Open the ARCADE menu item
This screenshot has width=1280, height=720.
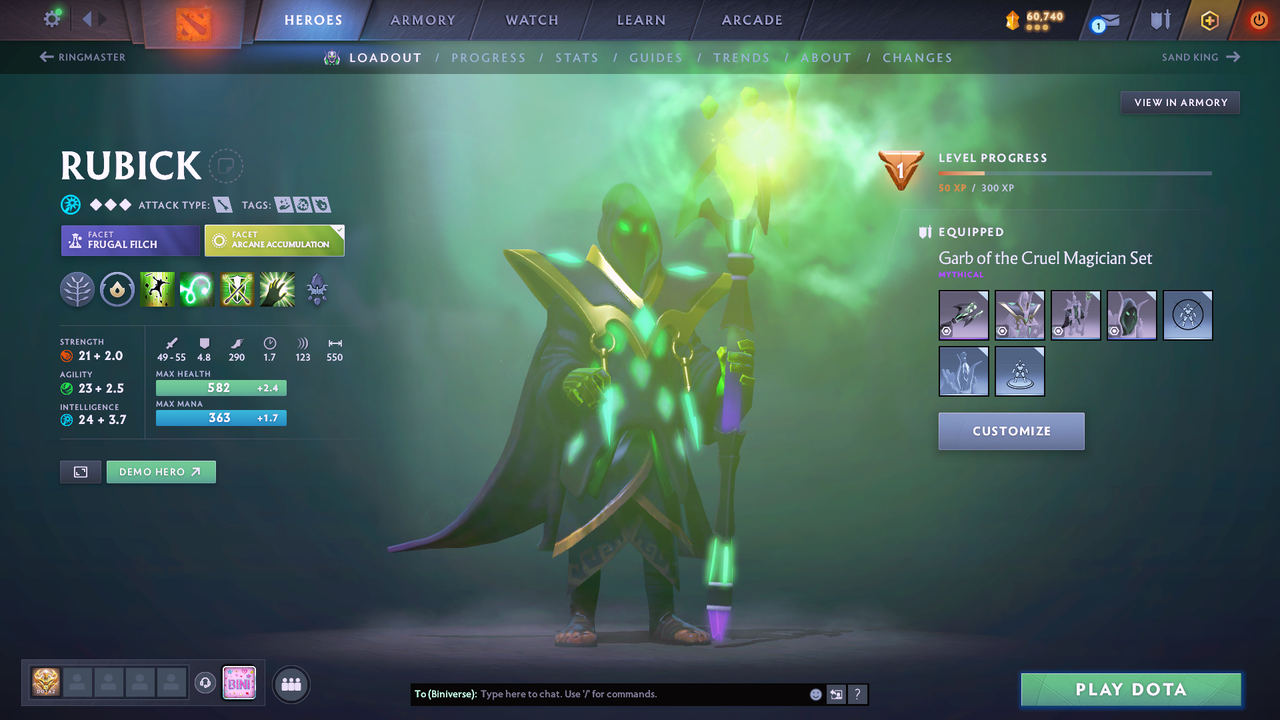(x=751, y=19)
